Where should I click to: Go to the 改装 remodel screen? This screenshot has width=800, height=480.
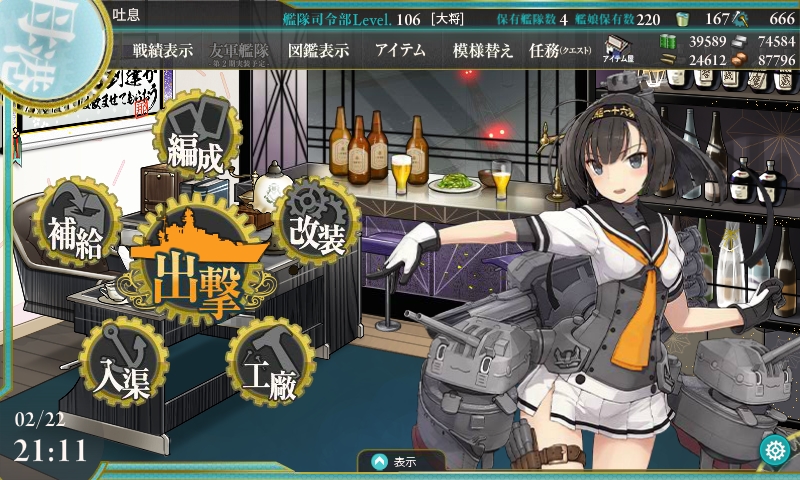[x=318, y=225]
